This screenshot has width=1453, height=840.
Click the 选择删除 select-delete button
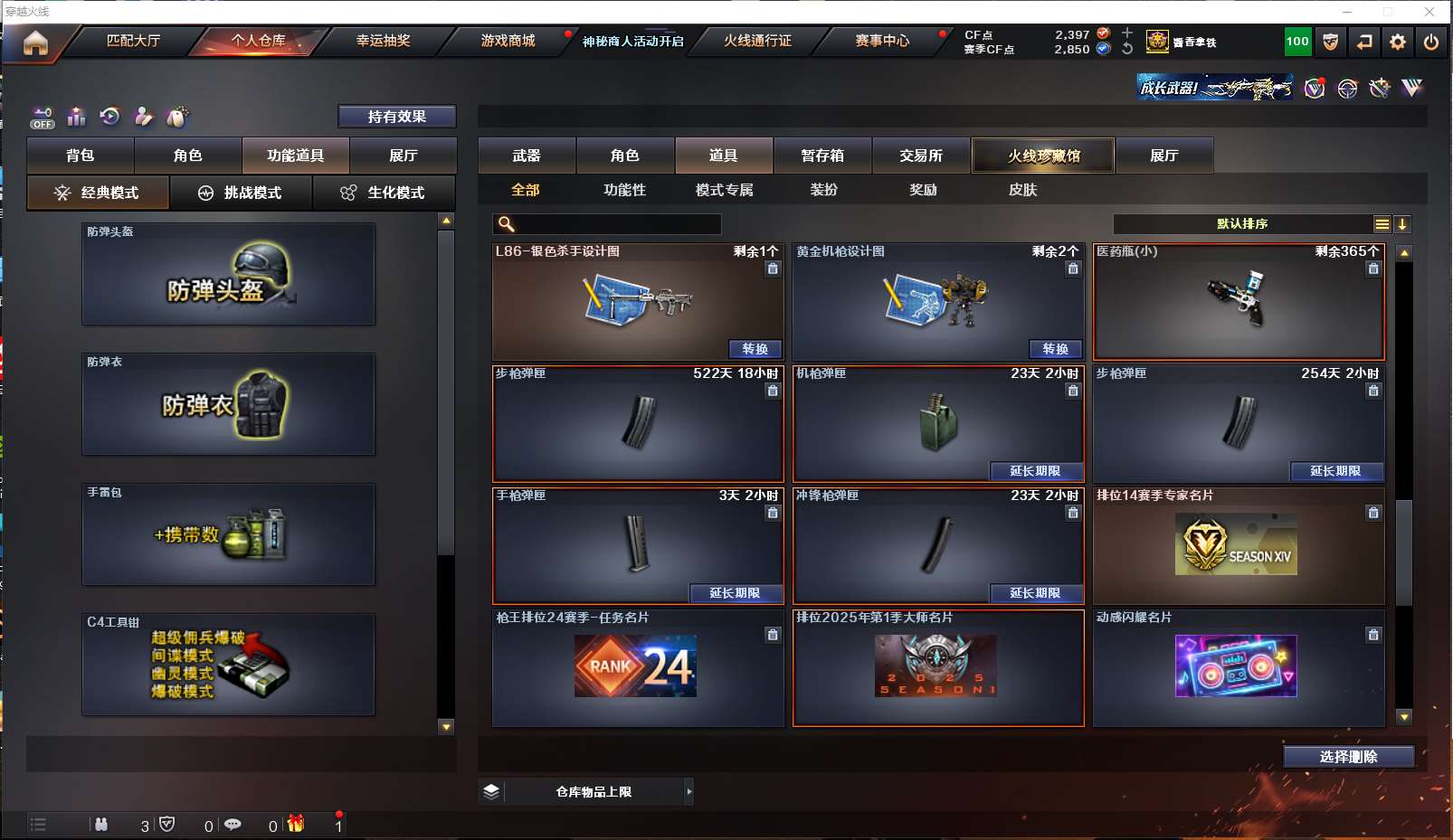1348,757
